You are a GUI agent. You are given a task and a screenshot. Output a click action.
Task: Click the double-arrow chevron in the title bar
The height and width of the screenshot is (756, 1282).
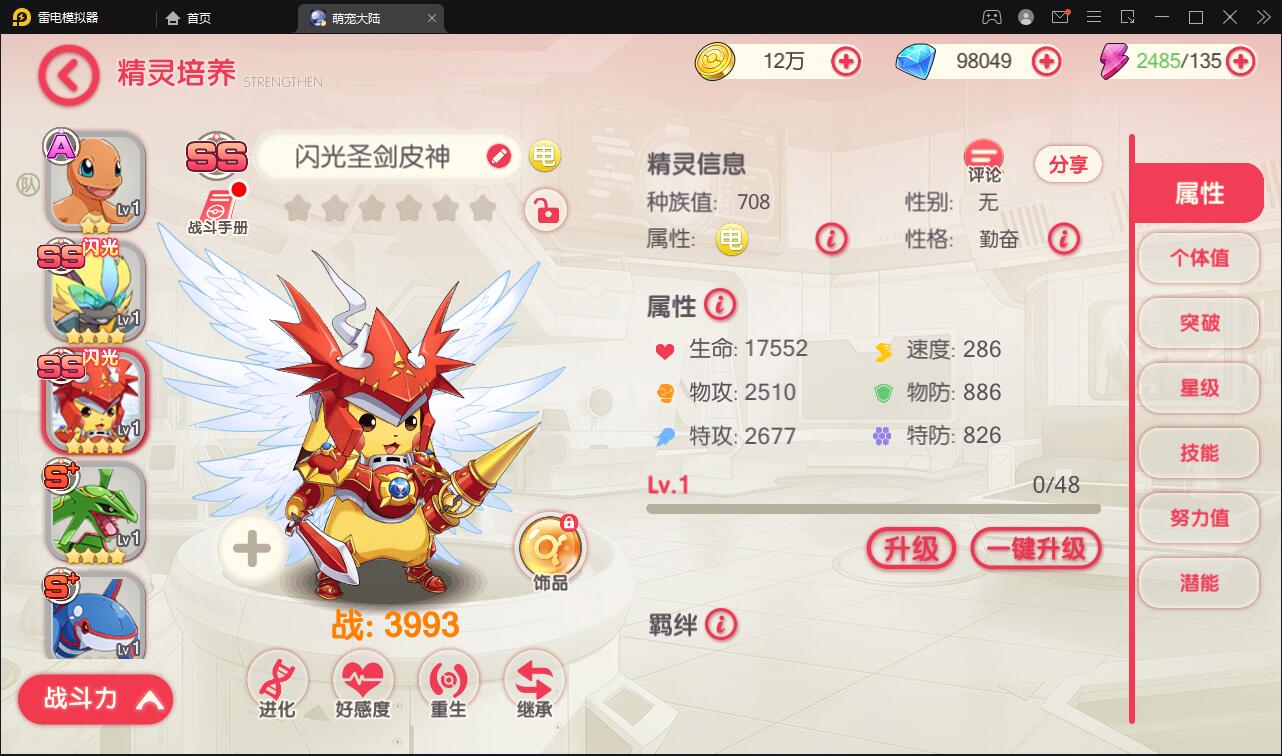click(1261, 18)
